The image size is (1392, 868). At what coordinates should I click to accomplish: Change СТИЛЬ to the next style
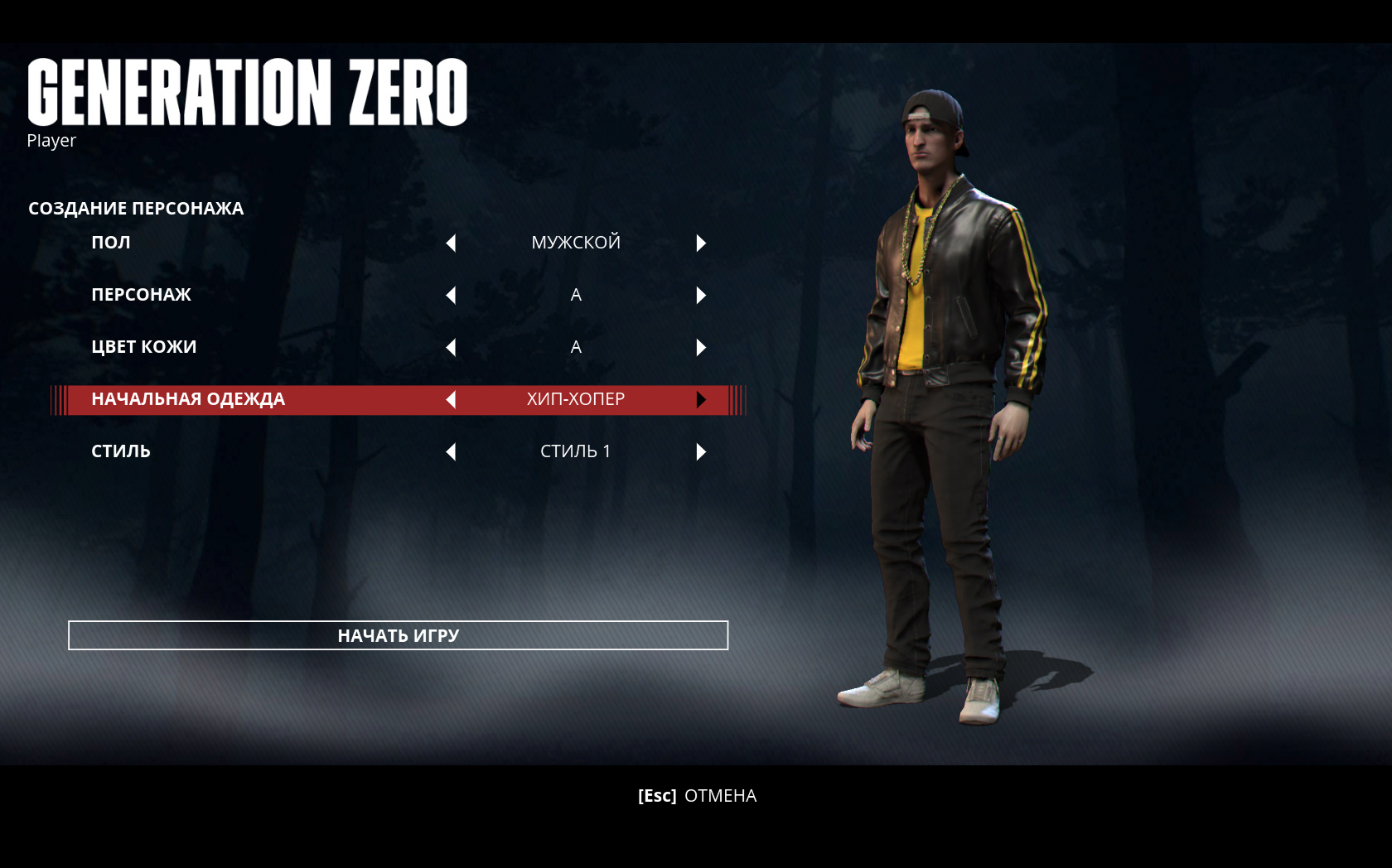[x=701, y=451]
